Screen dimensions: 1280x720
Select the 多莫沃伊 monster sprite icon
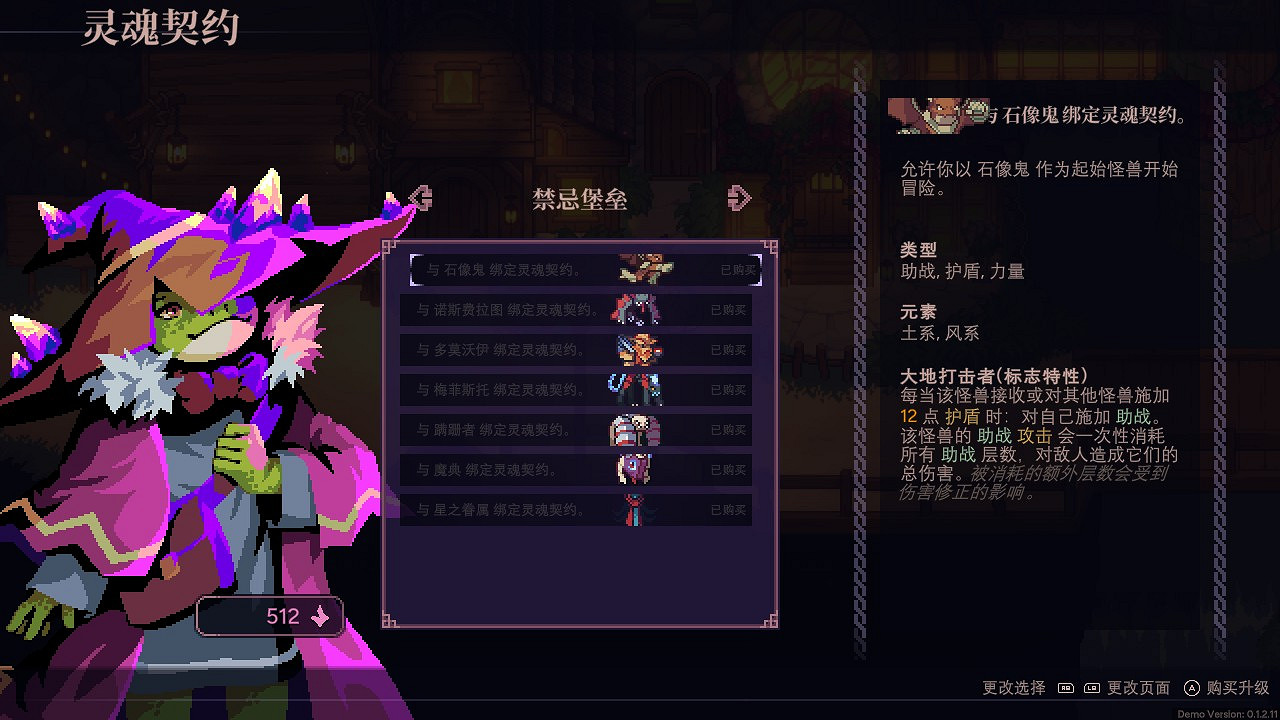[640, 350]
